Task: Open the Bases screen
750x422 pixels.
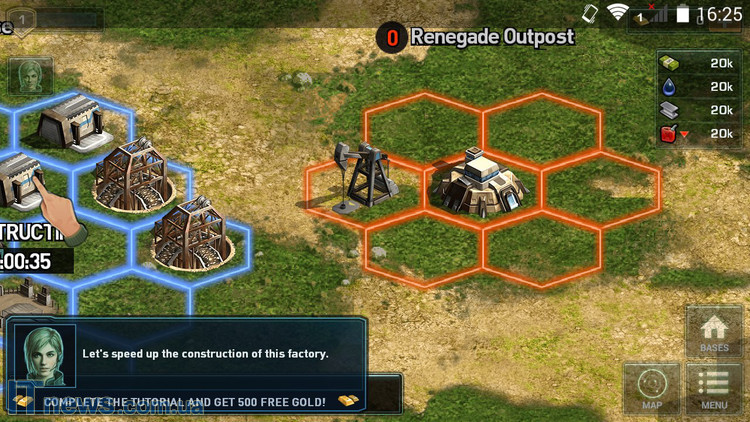Action: [x=714, y=333]
